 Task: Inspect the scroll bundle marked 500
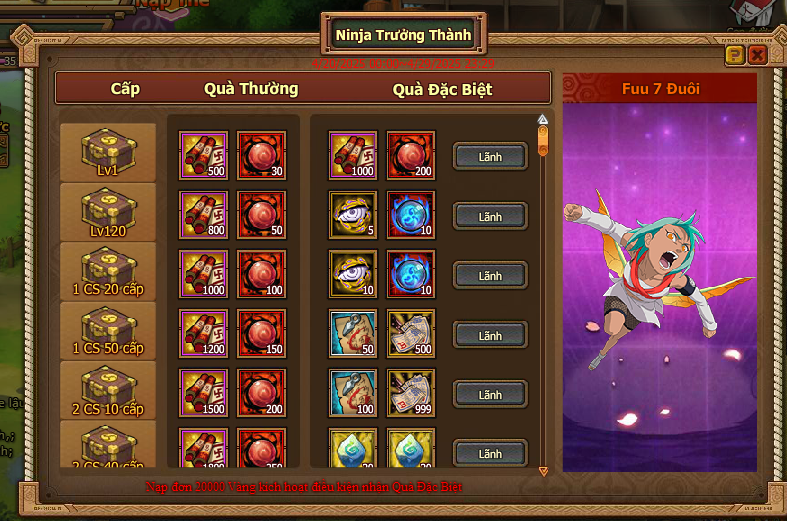[203, 156]
